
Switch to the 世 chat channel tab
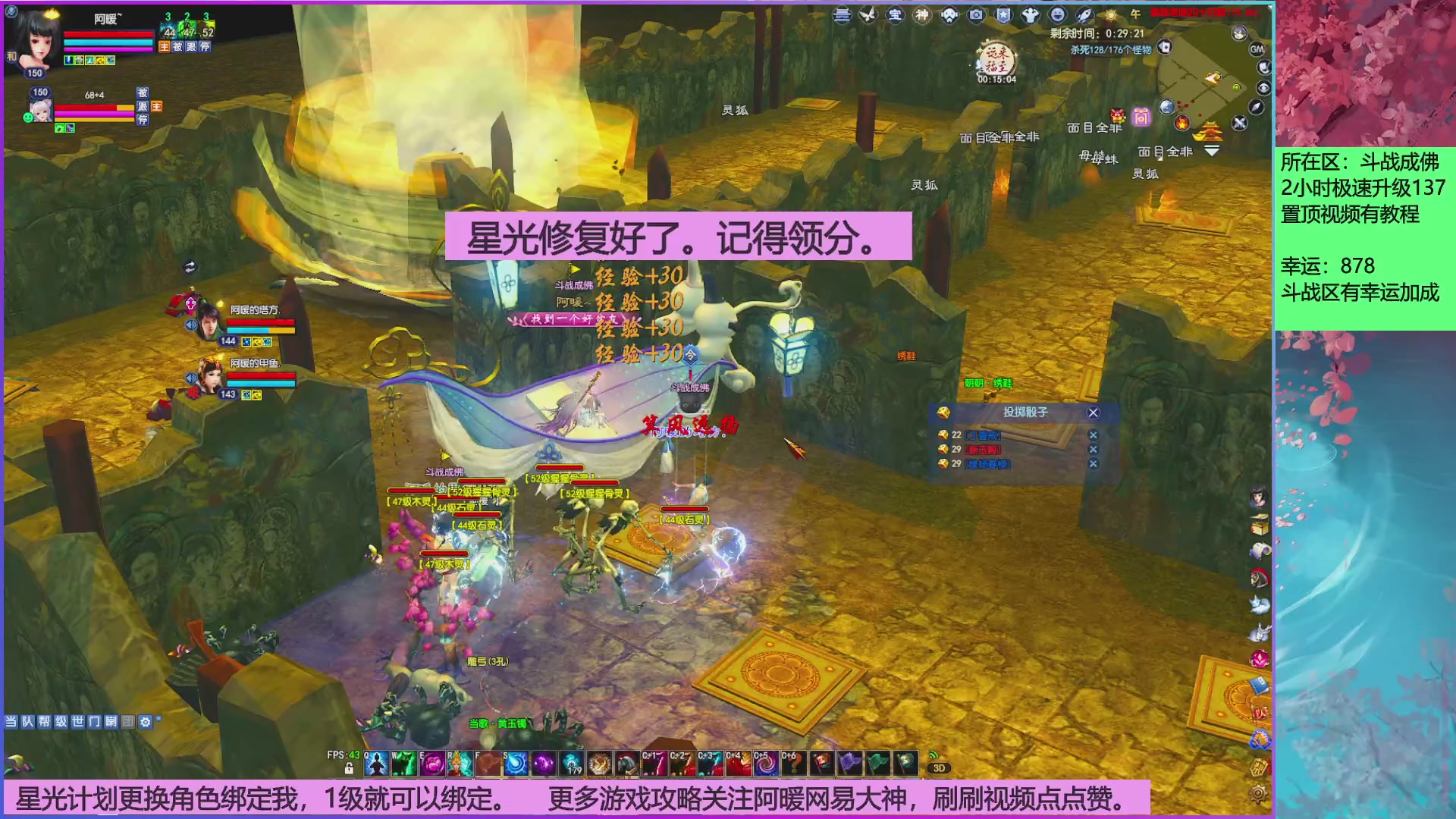click(78, 721)
